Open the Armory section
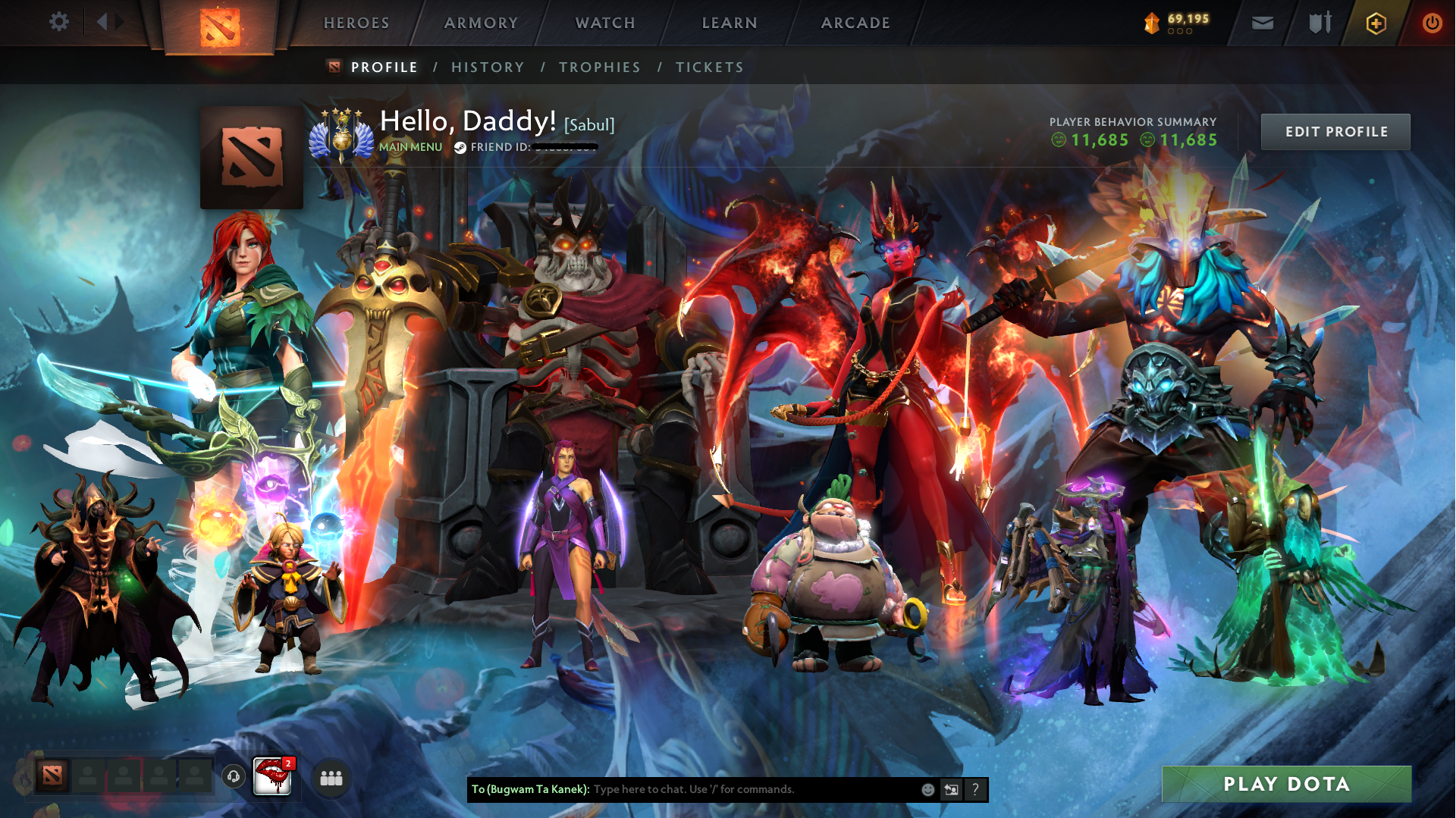Screen dimensions: 1456x818 click(x=481, y=24)
